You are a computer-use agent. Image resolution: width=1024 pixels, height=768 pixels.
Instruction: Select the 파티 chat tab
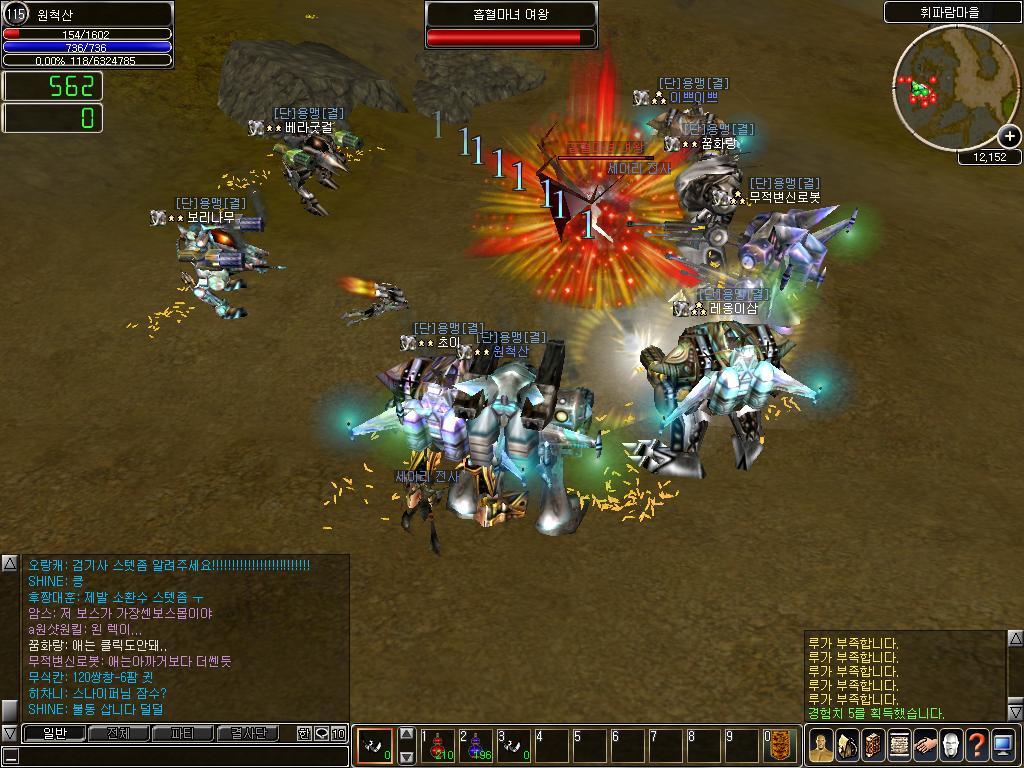pyautogui.click(x=183, y=734)
